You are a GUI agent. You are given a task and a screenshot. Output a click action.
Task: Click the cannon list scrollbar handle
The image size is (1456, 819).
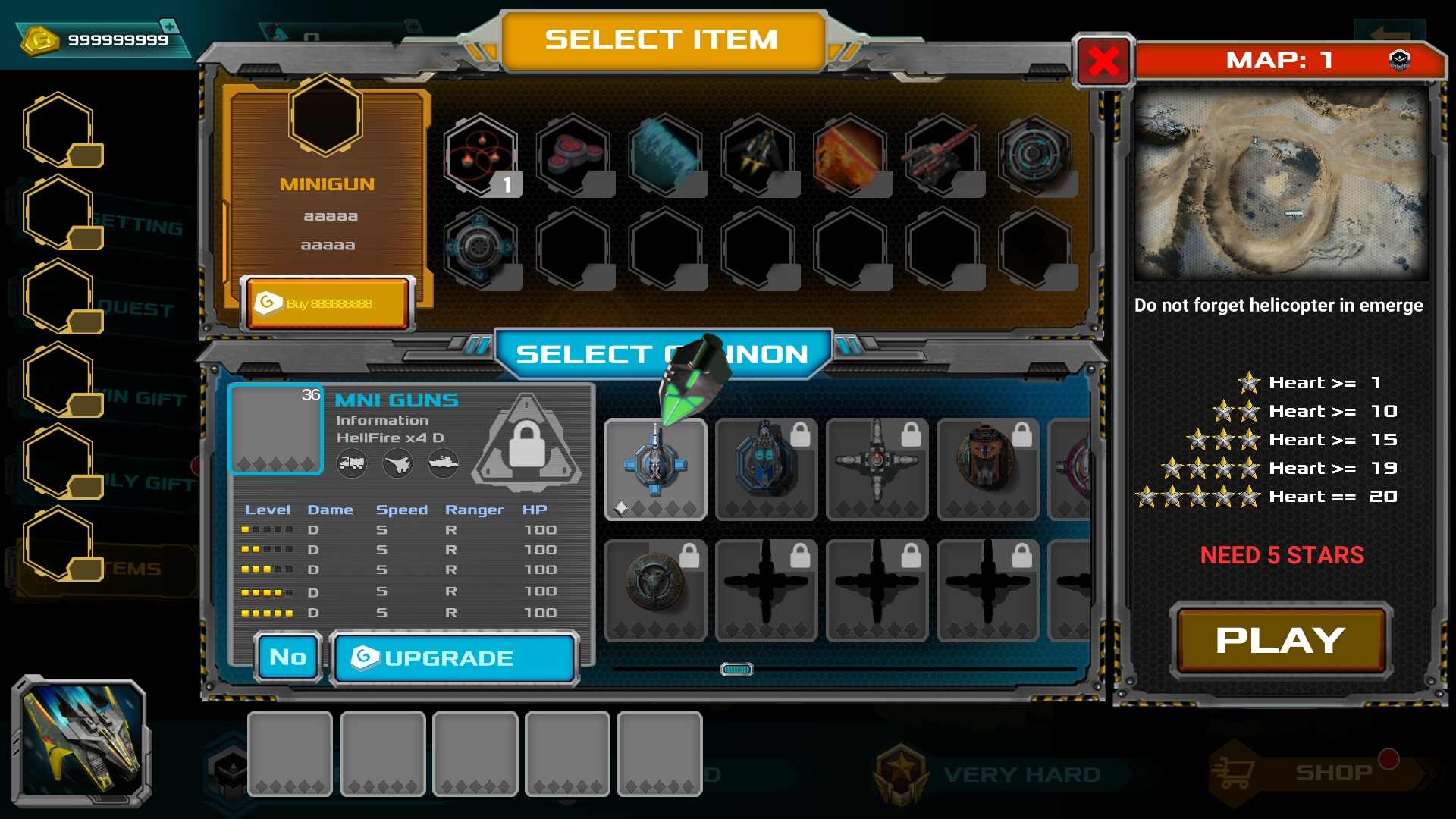736,669
